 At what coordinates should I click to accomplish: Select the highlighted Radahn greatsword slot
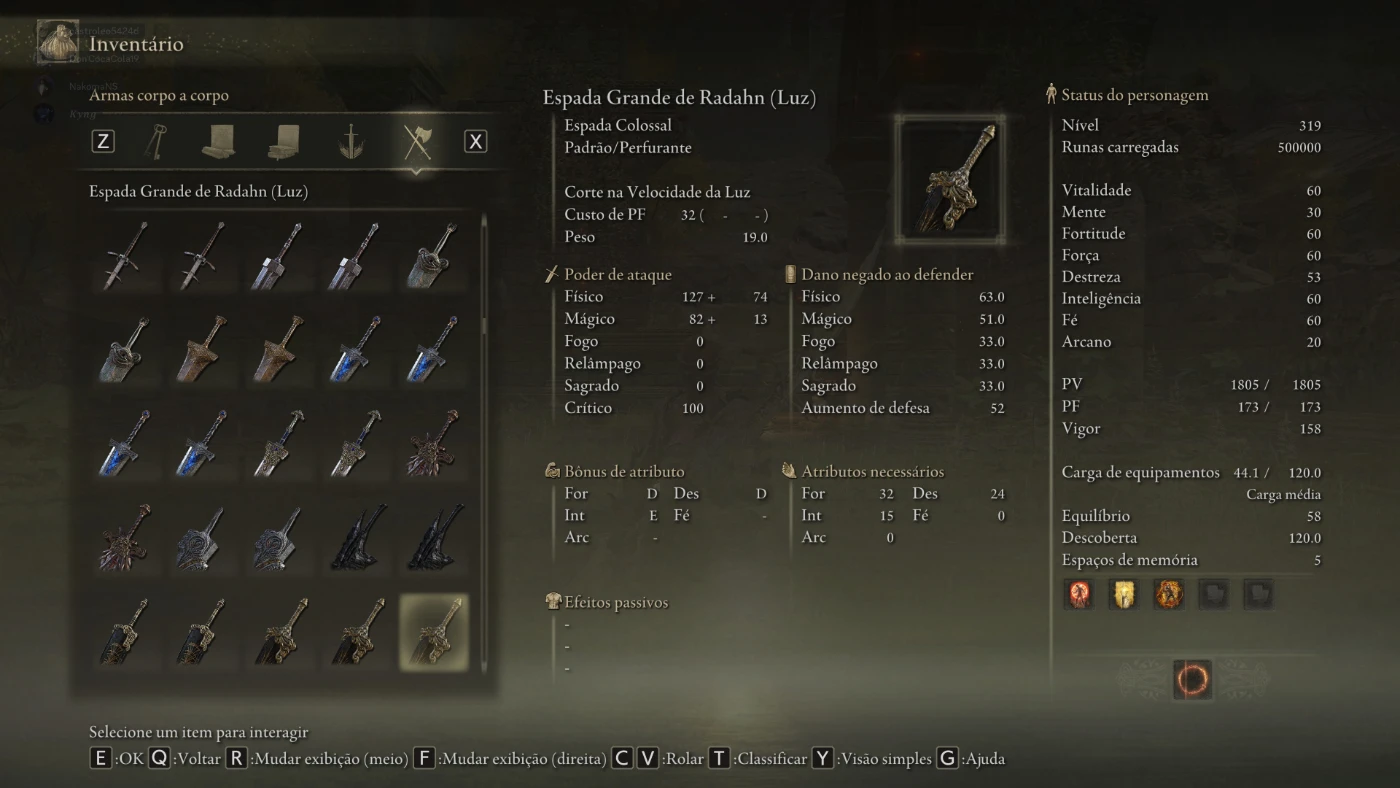point(433,632)
